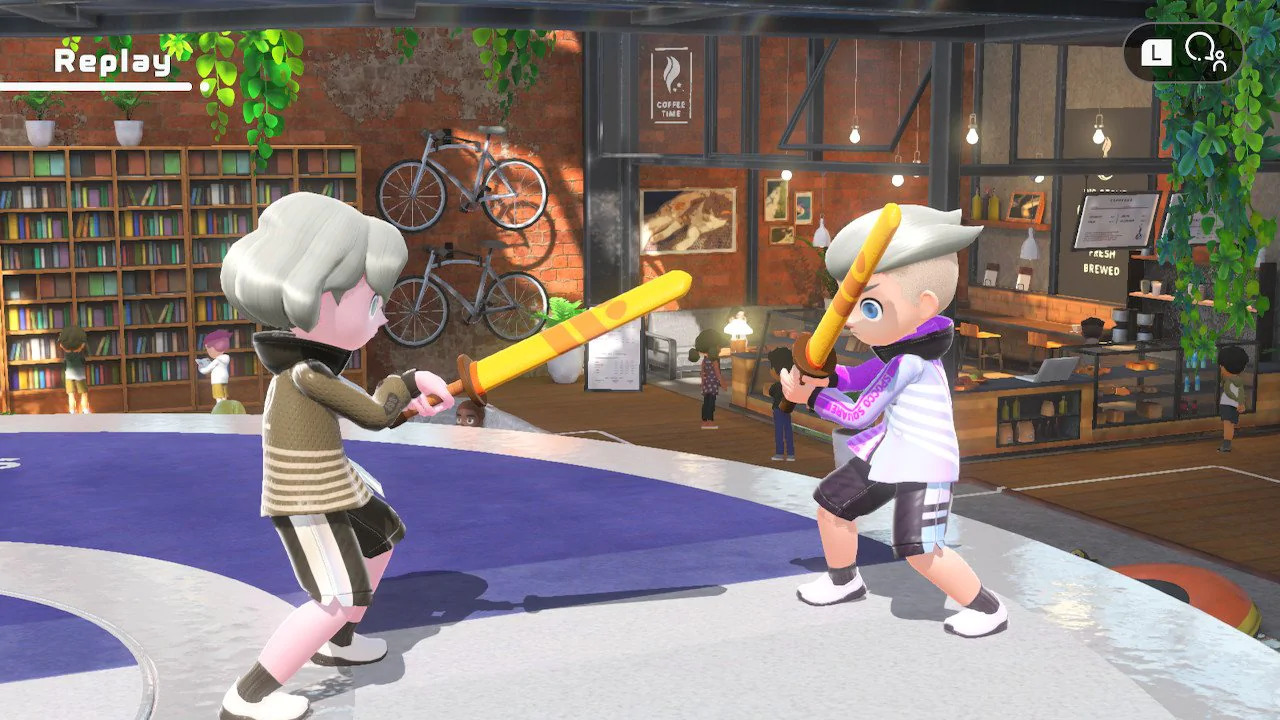
Task: Toggle the Replay indicator label
Action: tap(112, 60)
